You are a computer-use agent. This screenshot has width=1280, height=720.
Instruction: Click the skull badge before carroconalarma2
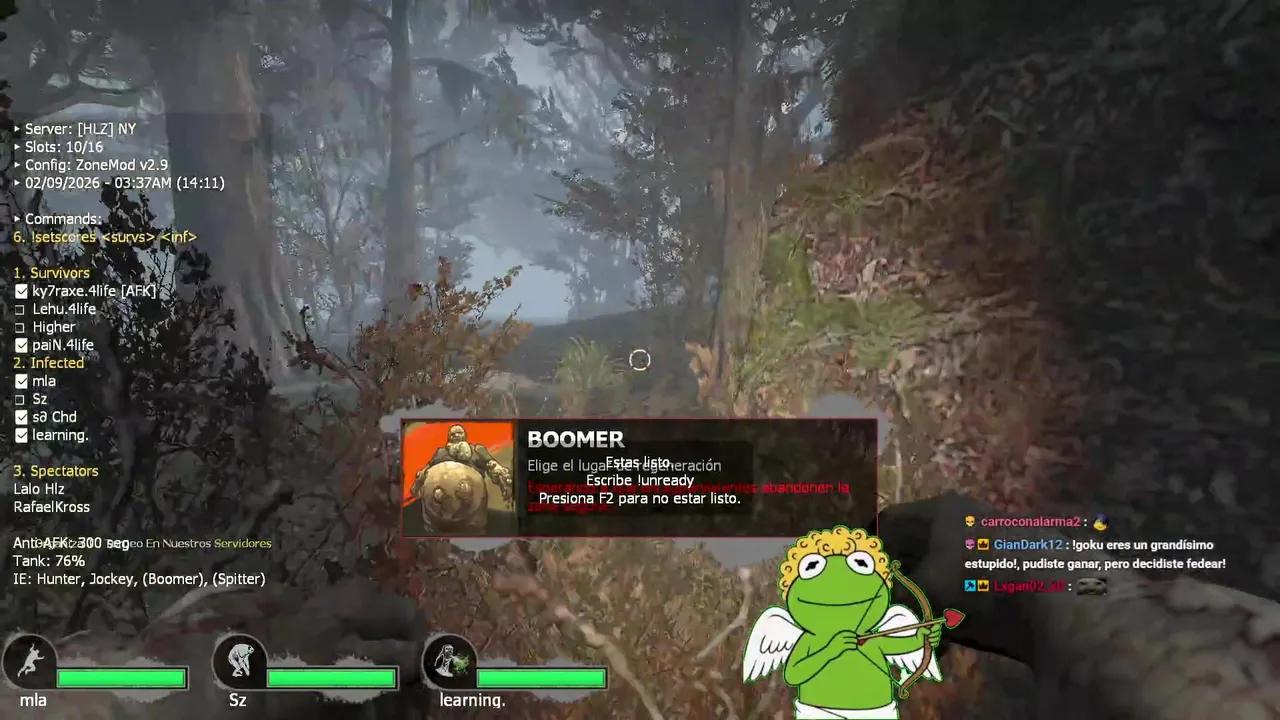968,521
